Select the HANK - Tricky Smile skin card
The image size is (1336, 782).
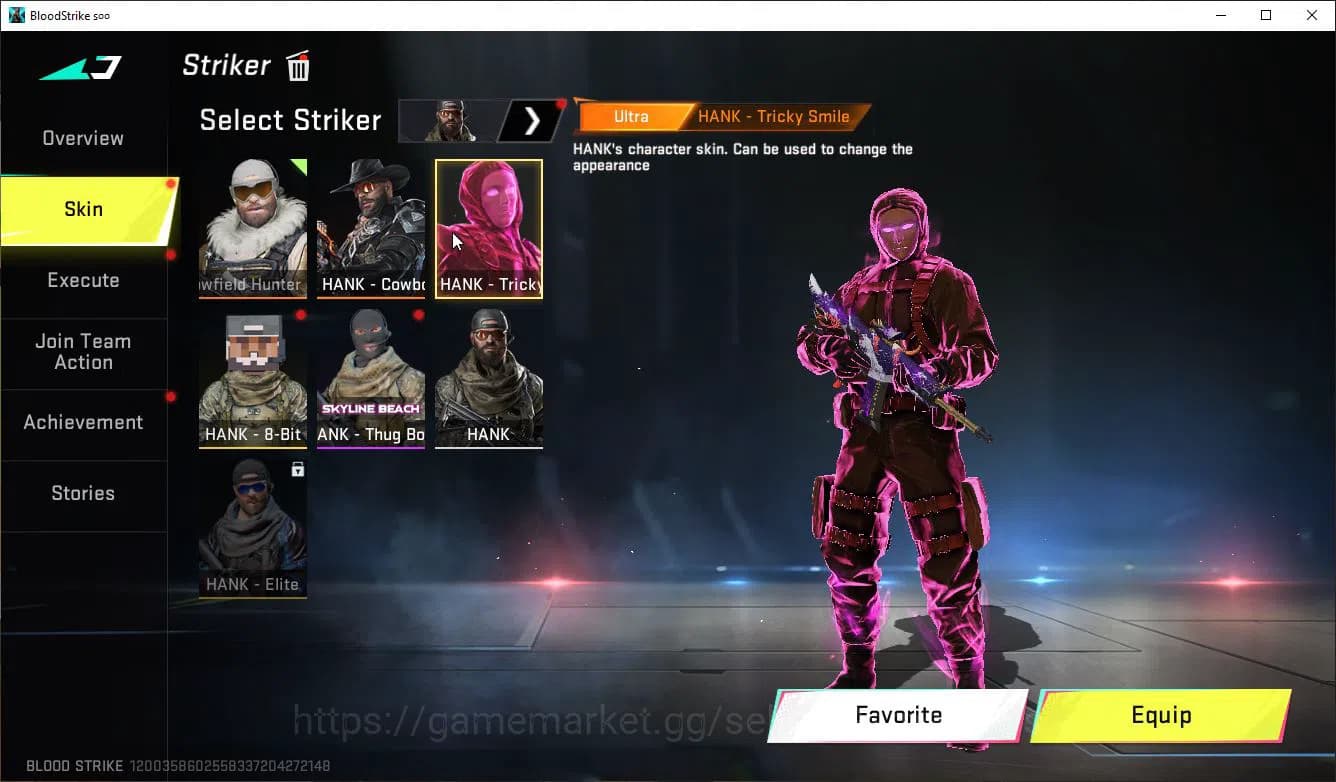point(488,225)
